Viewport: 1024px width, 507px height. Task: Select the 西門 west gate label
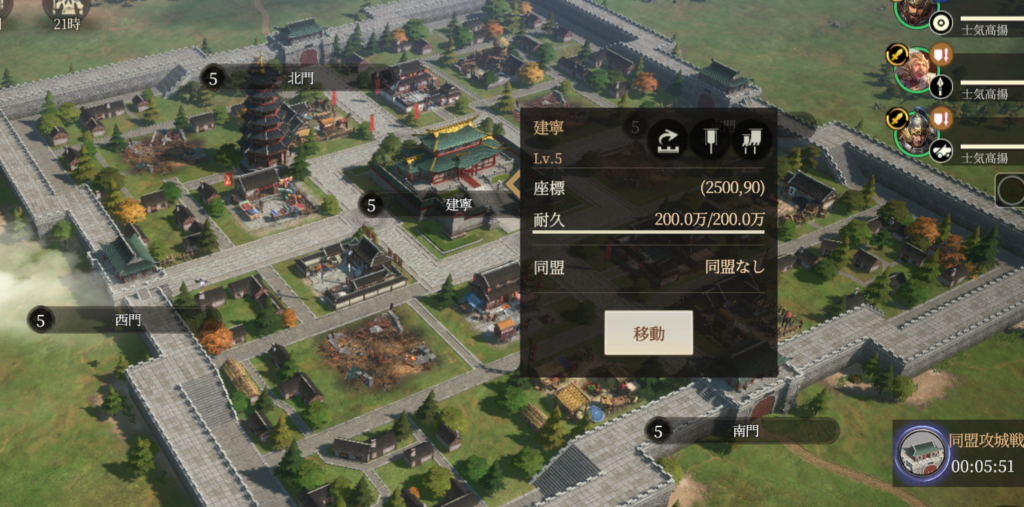128,320
